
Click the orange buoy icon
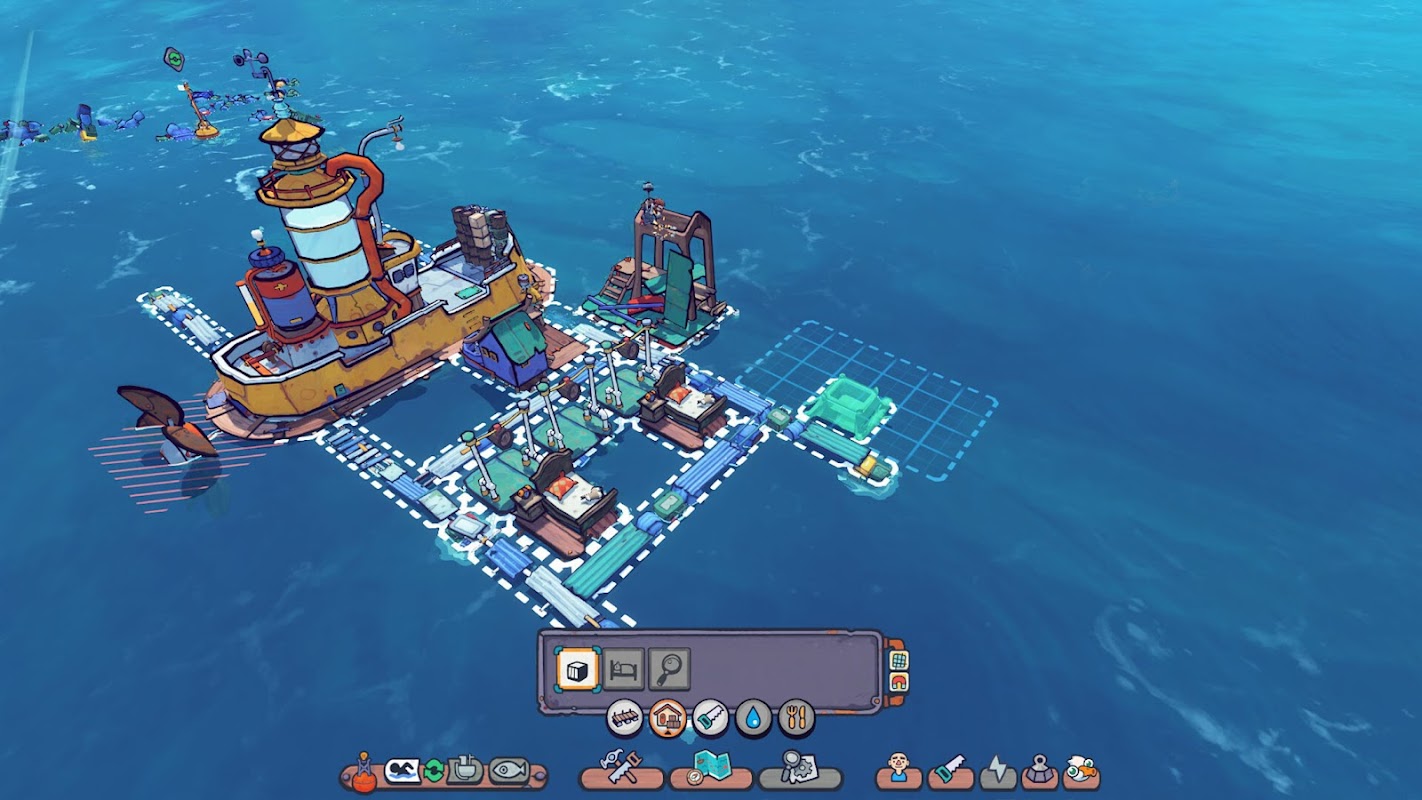(365, 773)
